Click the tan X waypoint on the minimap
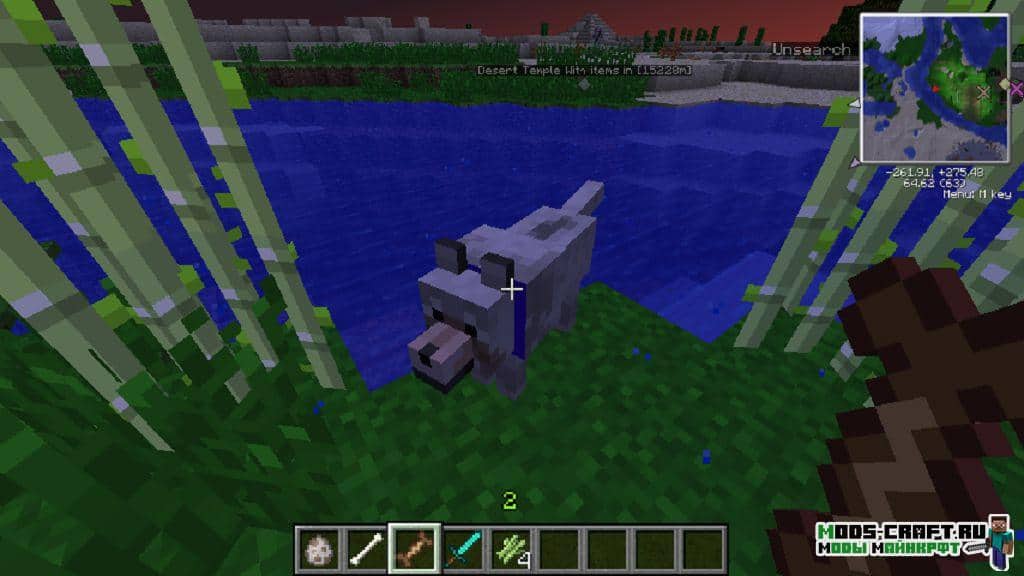The width and height of the screenshot is (1024, 576). [x=983, y=92]
